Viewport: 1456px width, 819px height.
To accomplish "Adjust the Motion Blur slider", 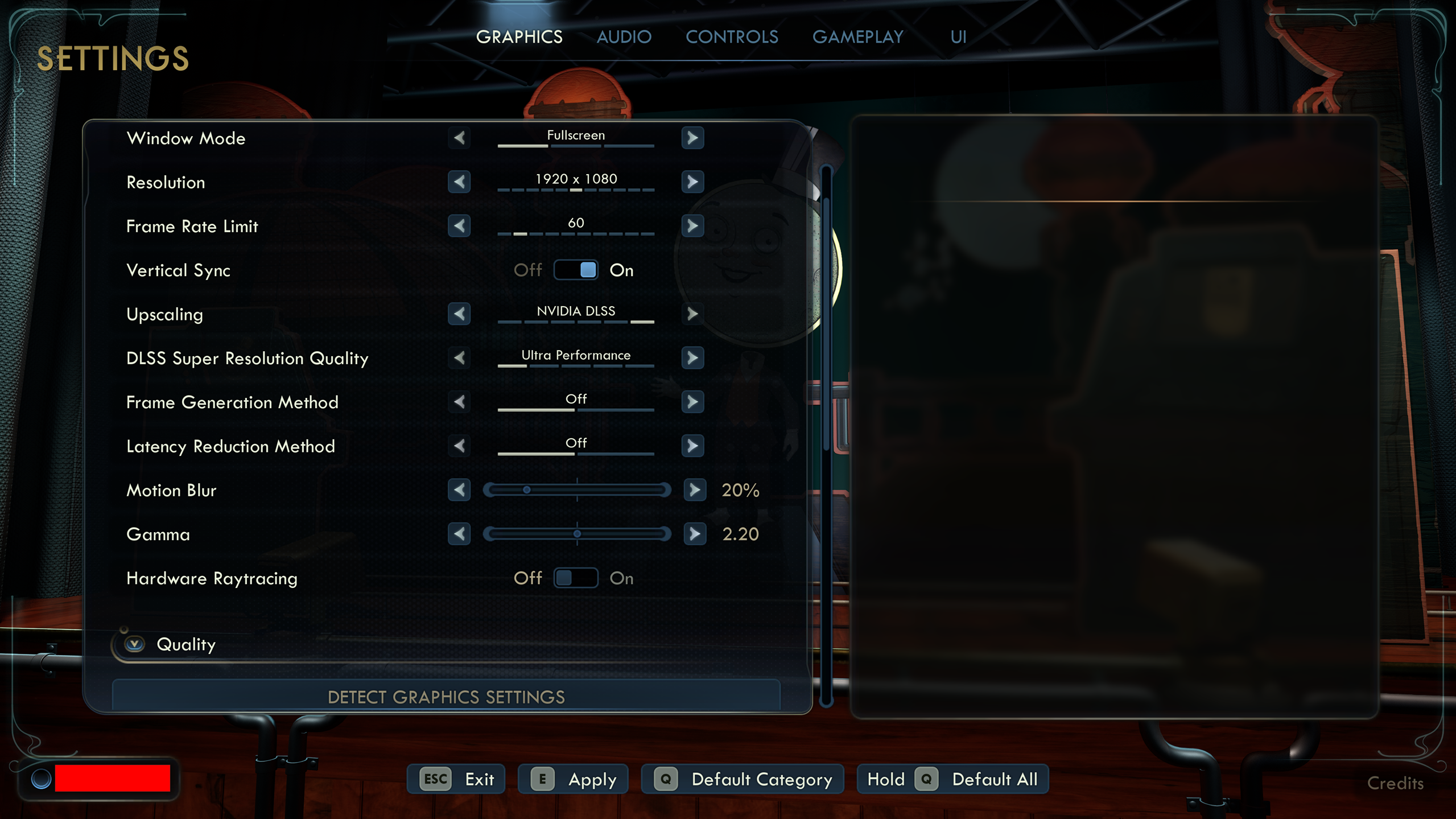I will [x=576, y=490].
